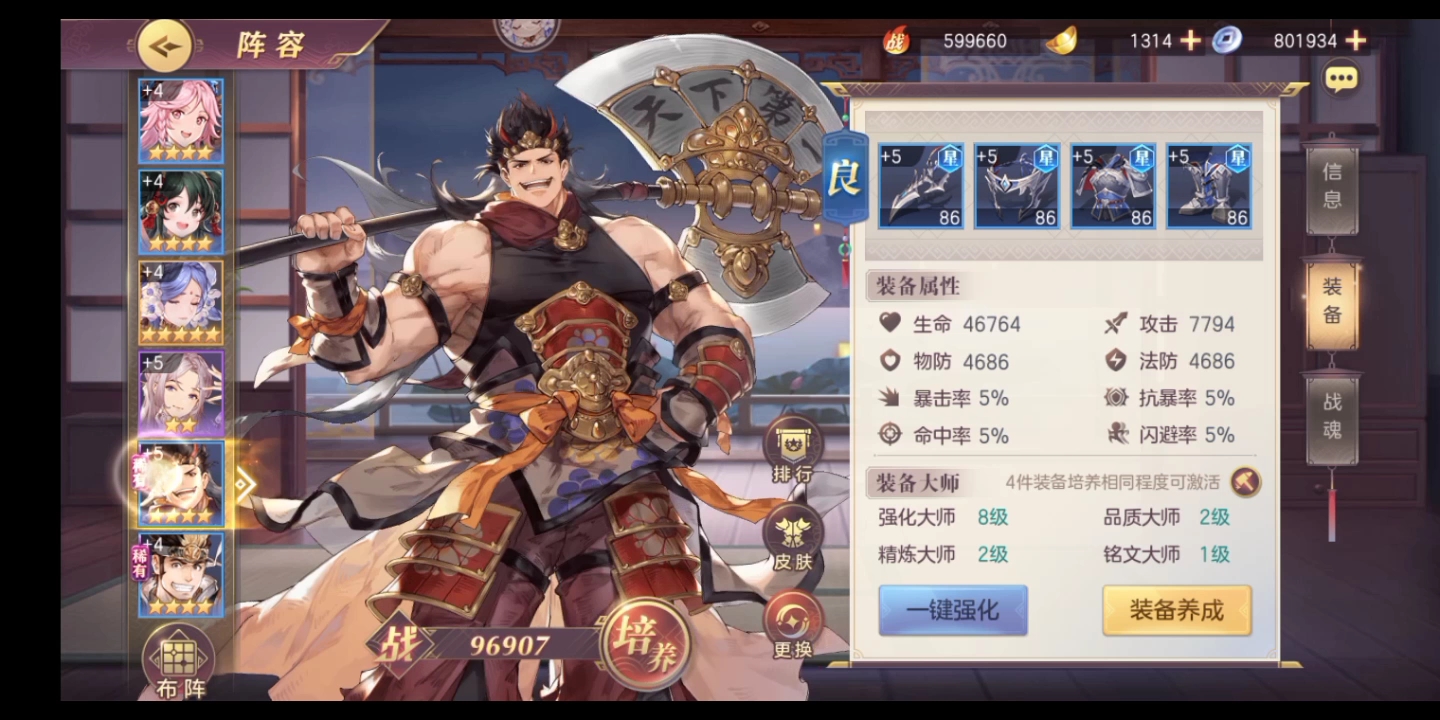Select the pink-haired hero portrait
1440x720 pixels.
(181, 121)
